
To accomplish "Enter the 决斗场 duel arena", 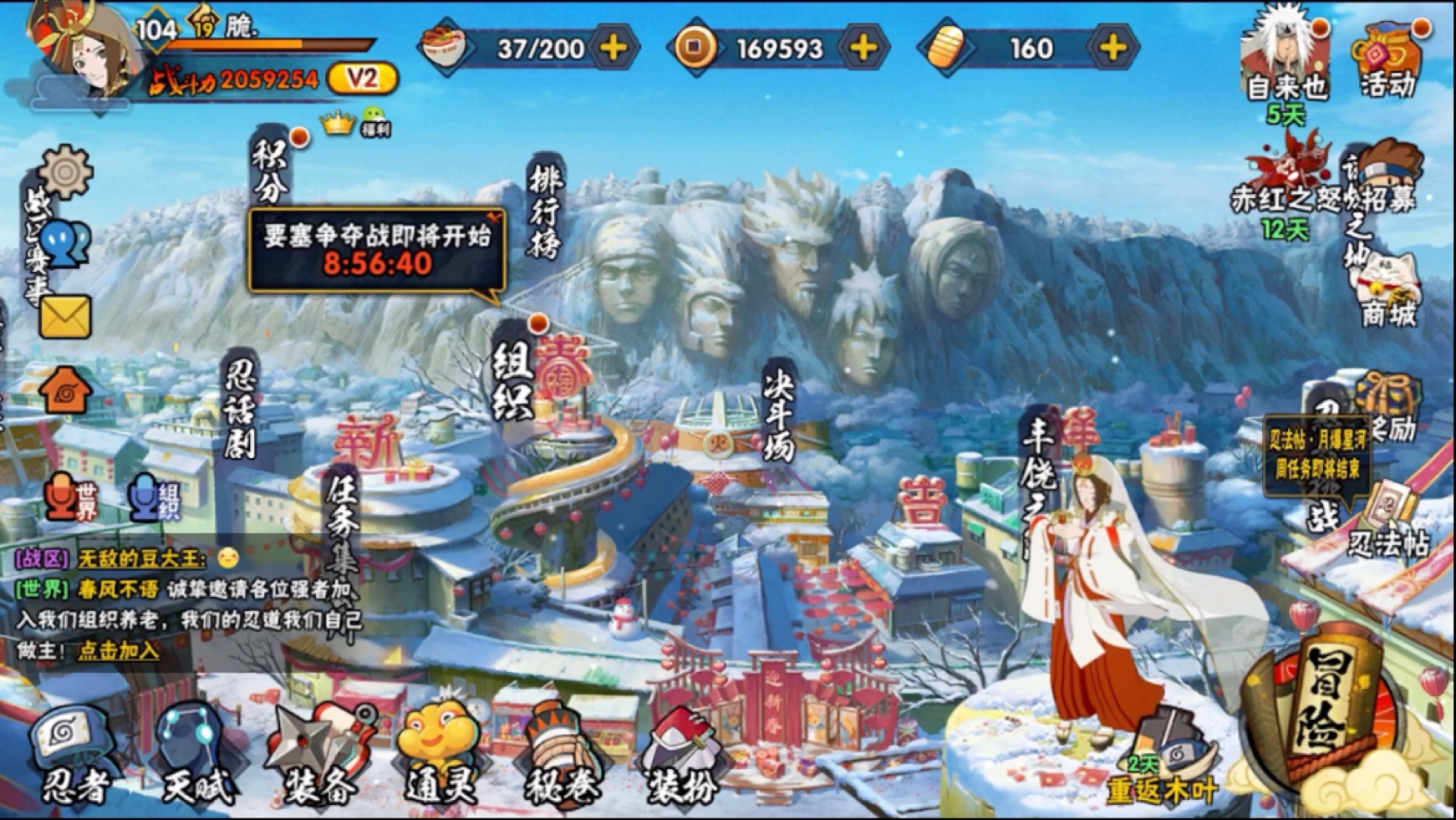I will click(x=777, y=415).
